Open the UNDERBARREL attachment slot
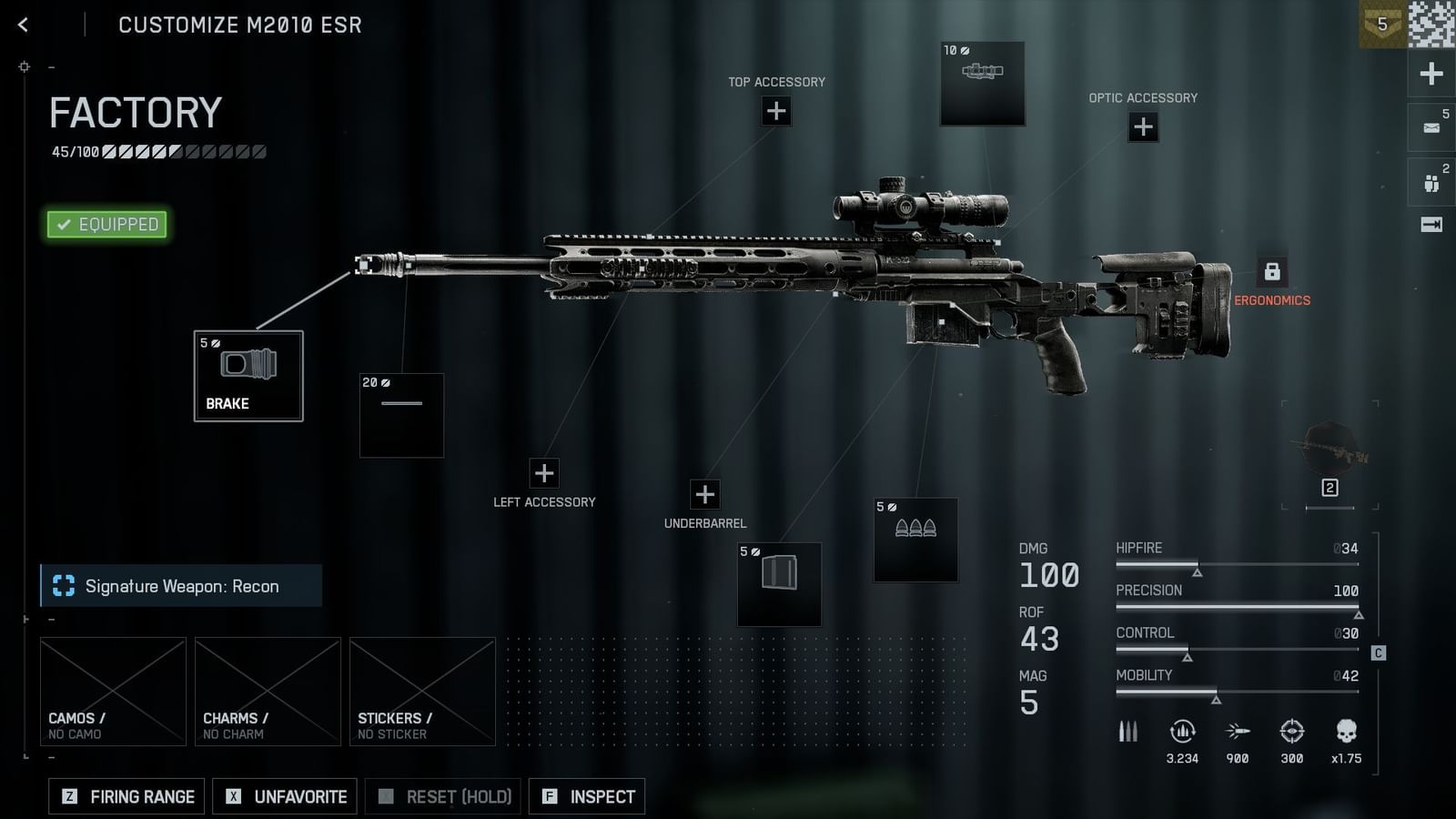 [704, 495]
